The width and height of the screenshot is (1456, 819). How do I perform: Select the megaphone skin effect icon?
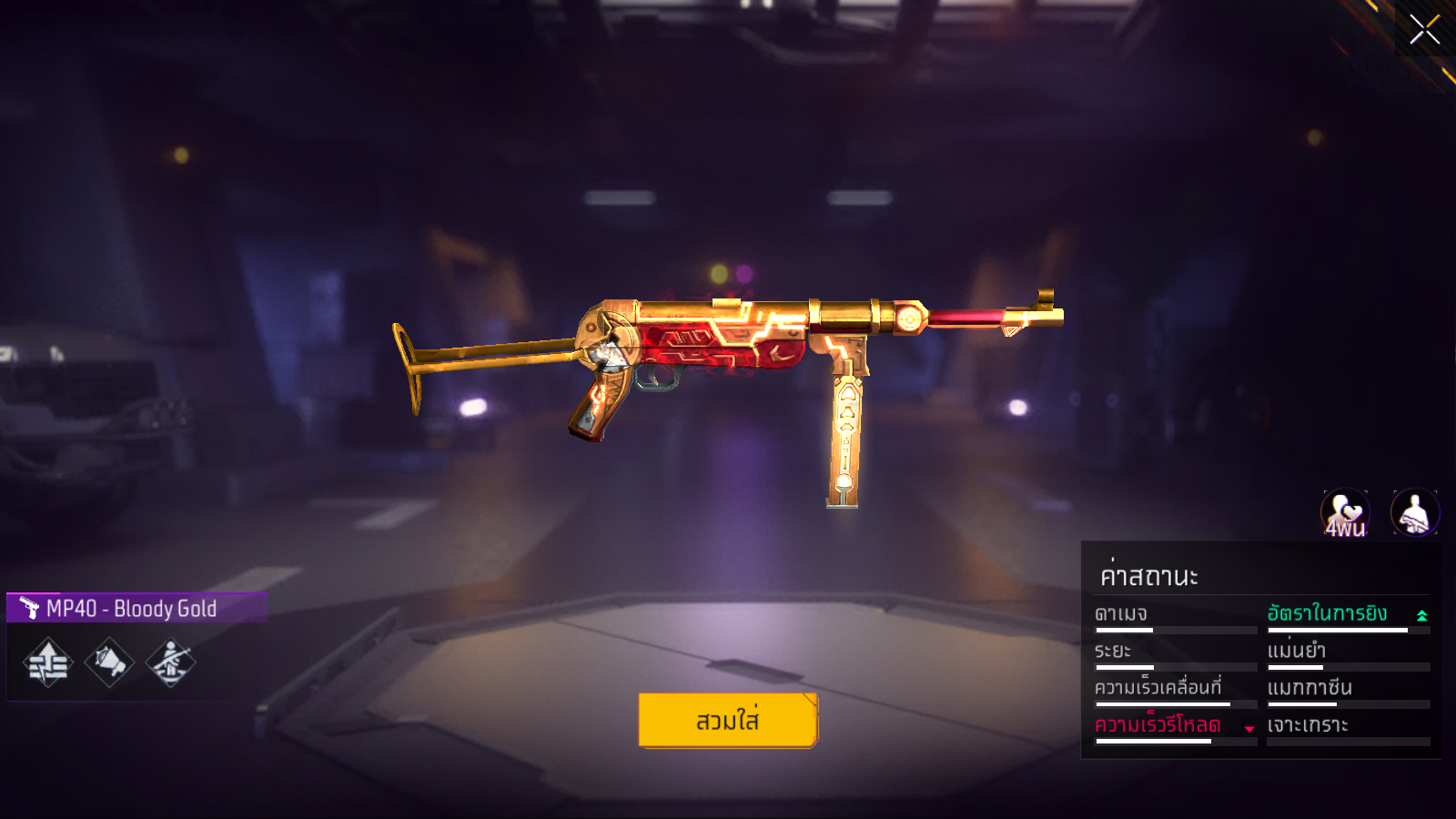(x=109, y=662)
